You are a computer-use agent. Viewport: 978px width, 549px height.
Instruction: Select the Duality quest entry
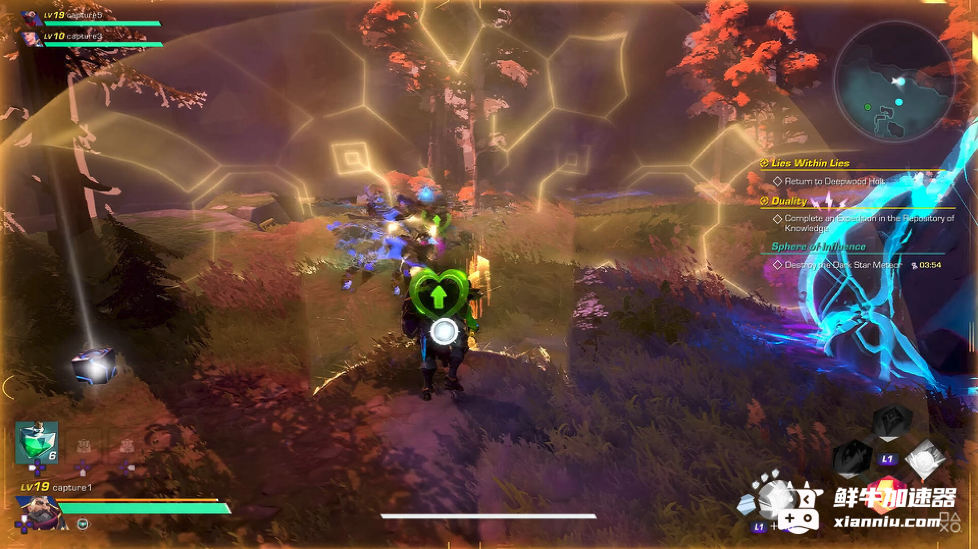(x=788, y=201)
